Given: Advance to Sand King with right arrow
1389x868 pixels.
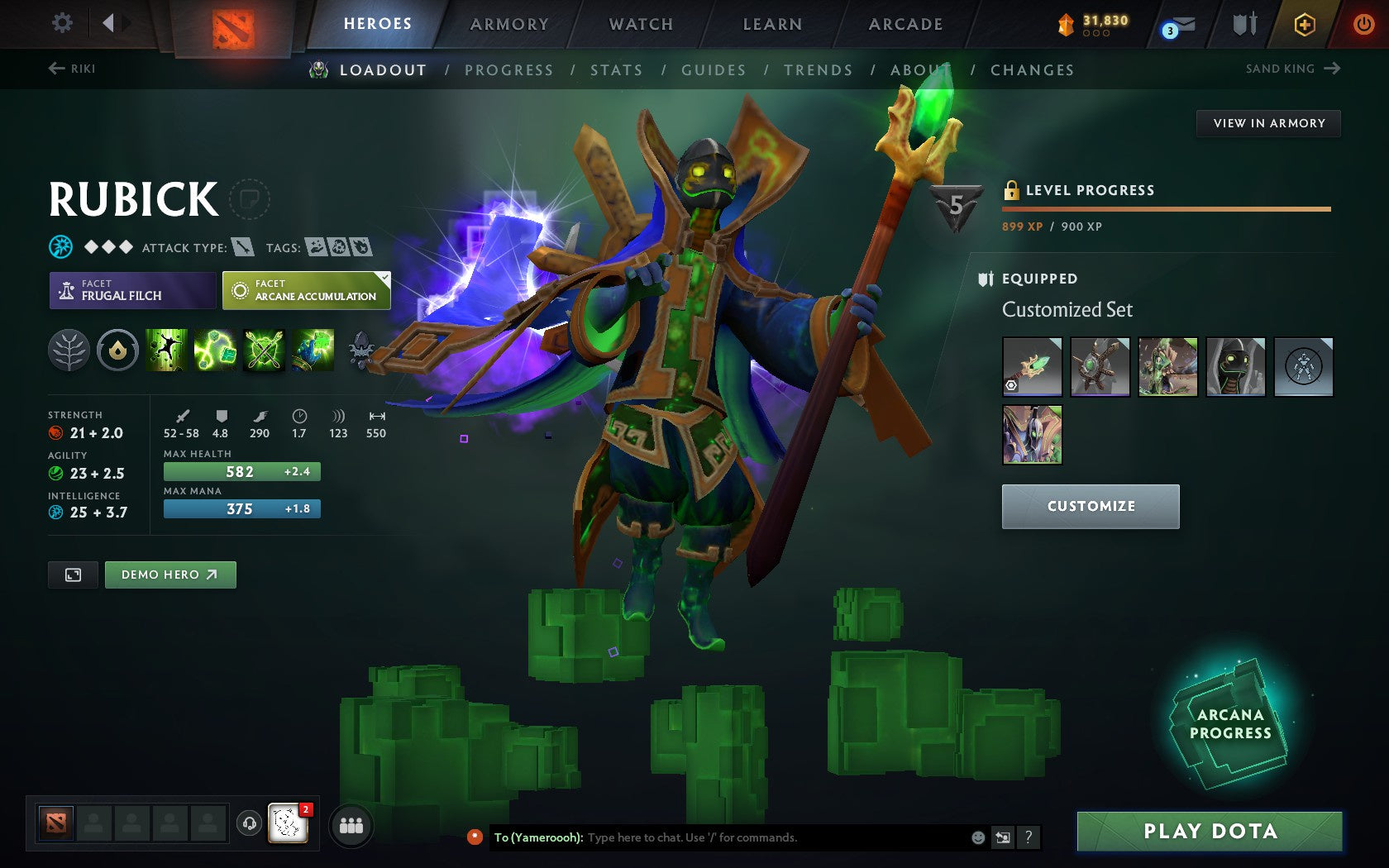Looking at the screenshot, I should 1332,69.
